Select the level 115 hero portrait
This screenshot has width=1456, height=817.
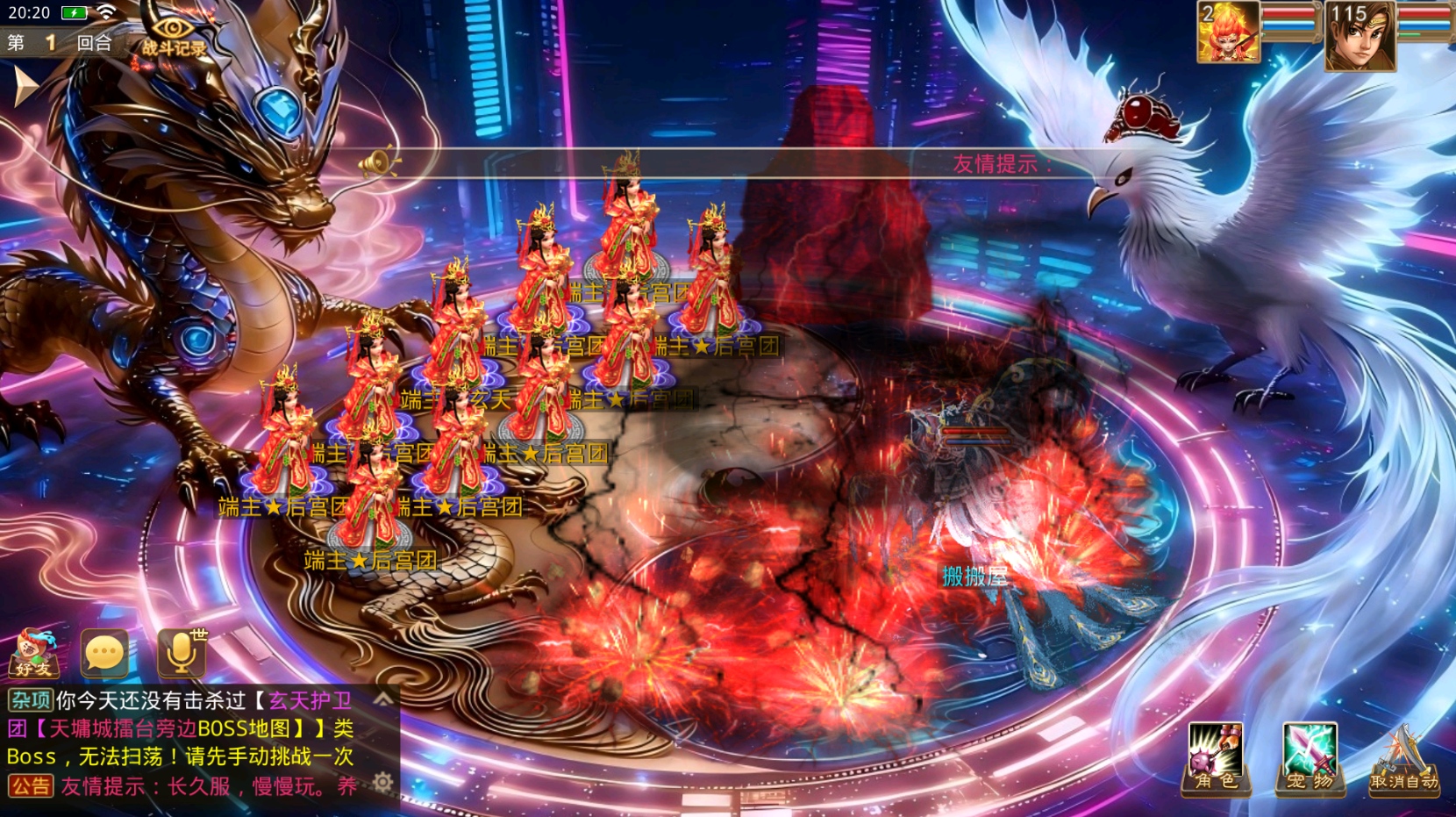click(1359, 35)
